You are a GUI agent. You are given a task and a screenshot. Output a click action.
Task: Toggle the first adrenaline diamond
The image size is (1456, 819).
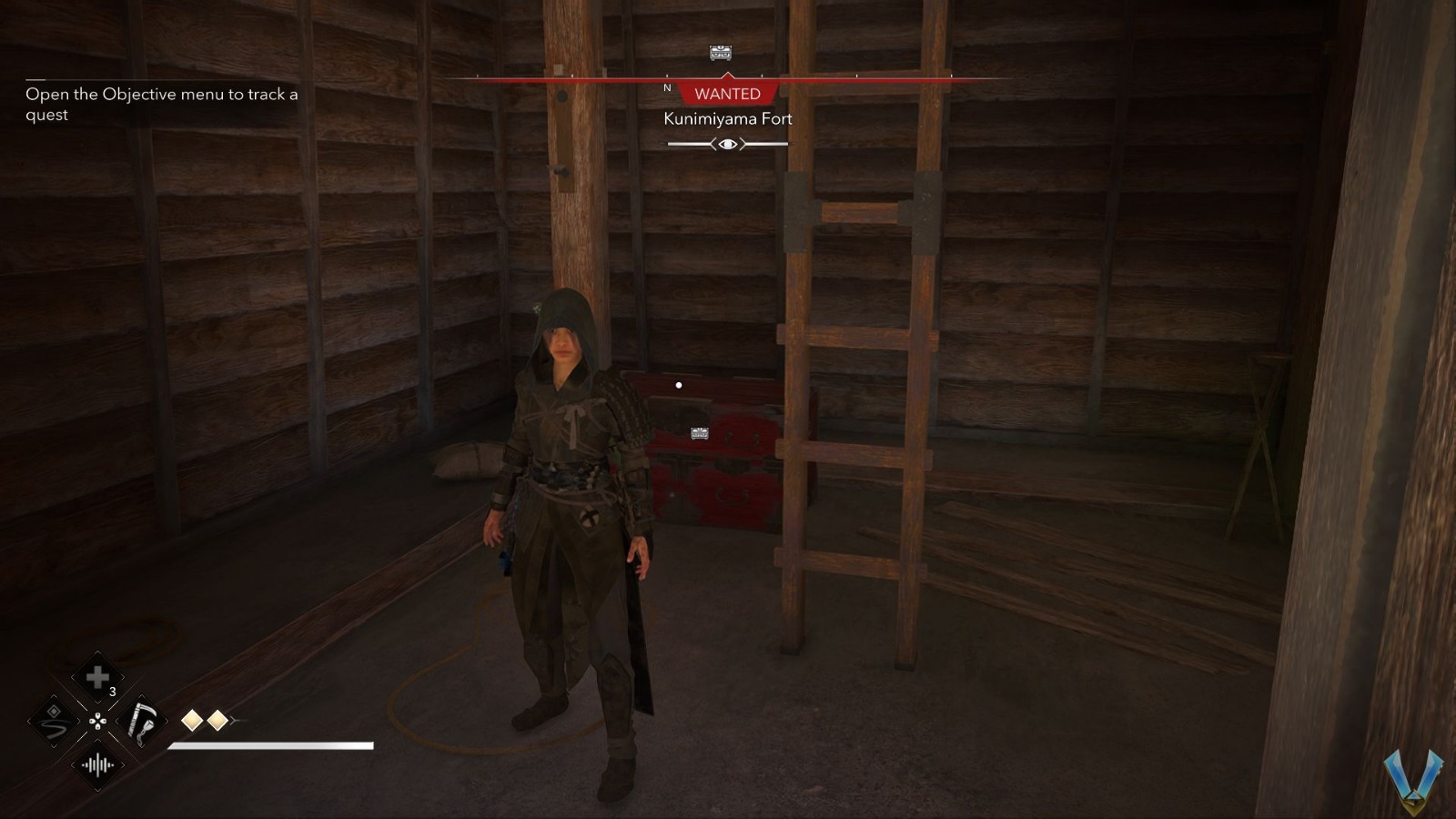192,720
